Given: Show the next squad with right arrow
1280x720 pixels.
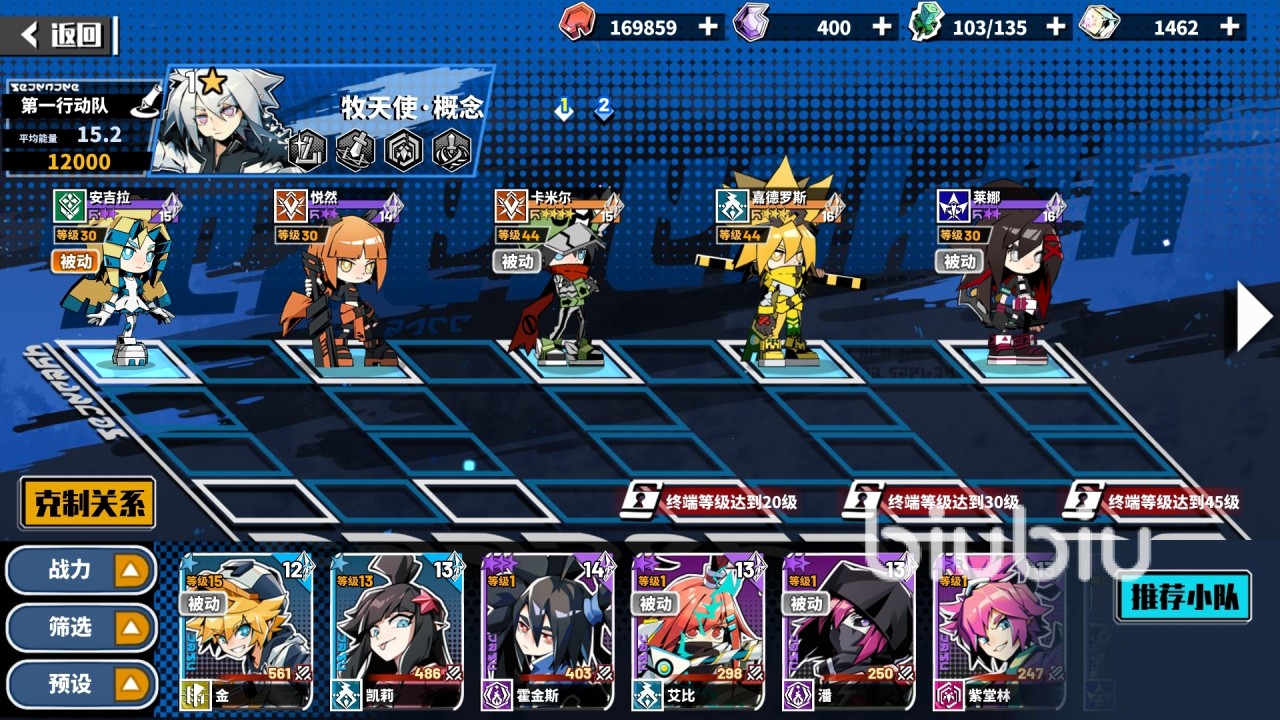Looking at the screenshot, I should 1254,317.
